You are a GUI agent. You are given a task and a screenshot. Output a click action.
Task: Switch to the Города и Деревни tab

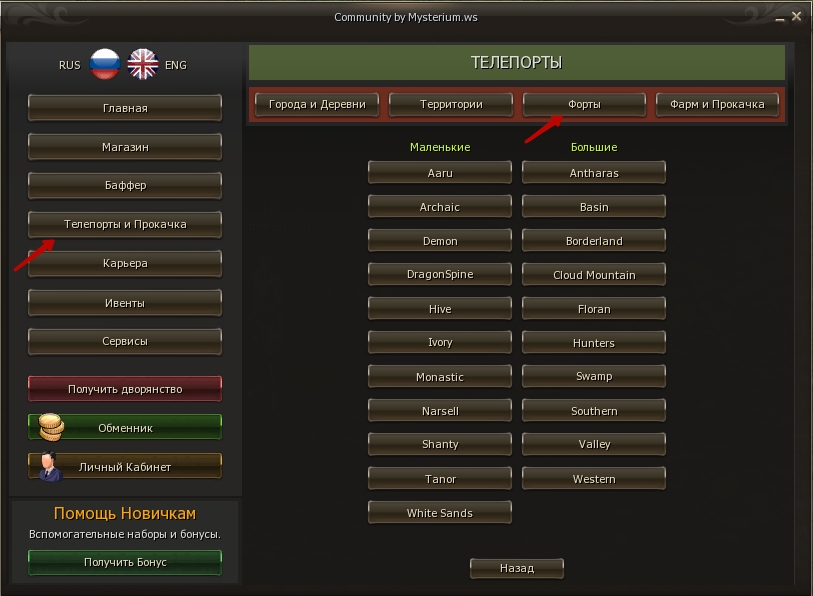coord(317,104)
